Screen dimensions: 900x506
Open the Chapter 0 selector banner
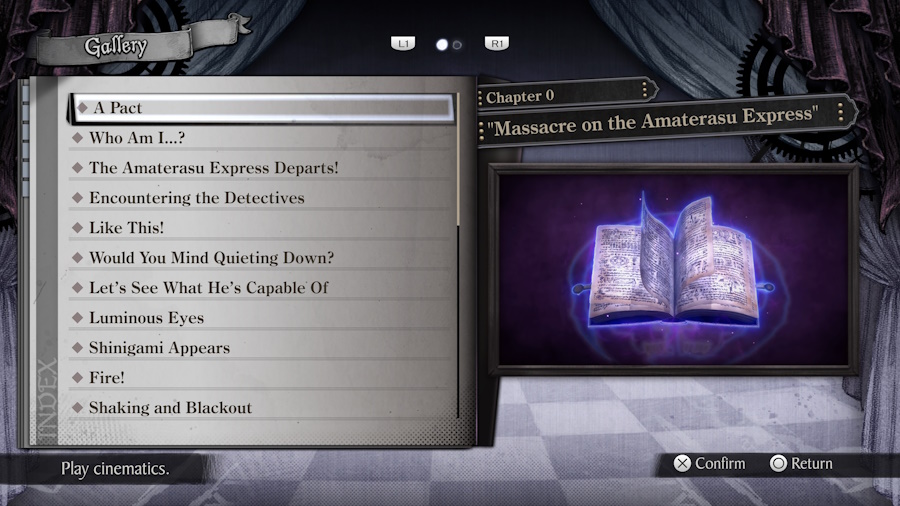point(566,96)
